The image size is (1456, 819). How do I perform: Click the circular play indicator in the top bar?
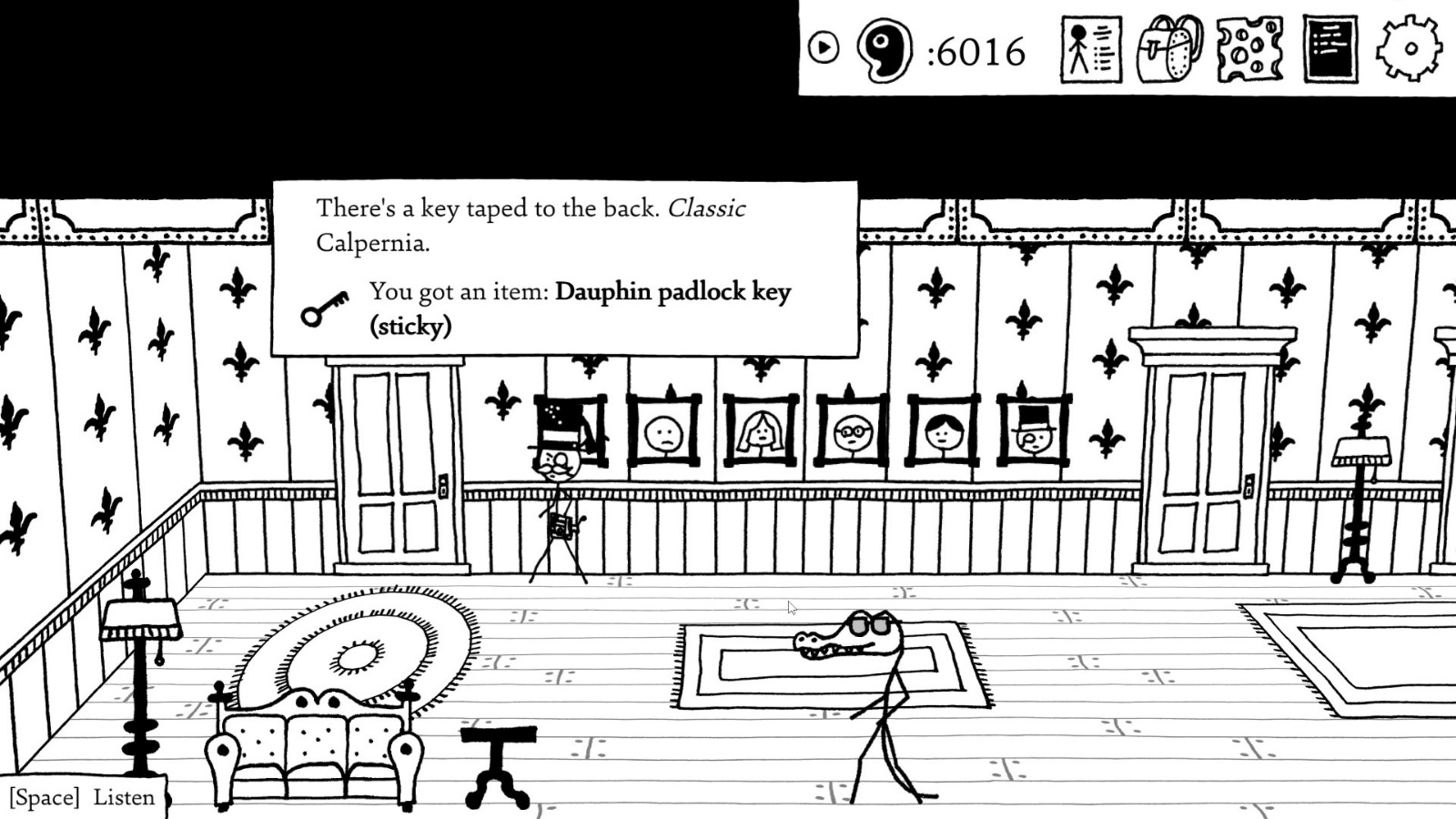point(824,47)
